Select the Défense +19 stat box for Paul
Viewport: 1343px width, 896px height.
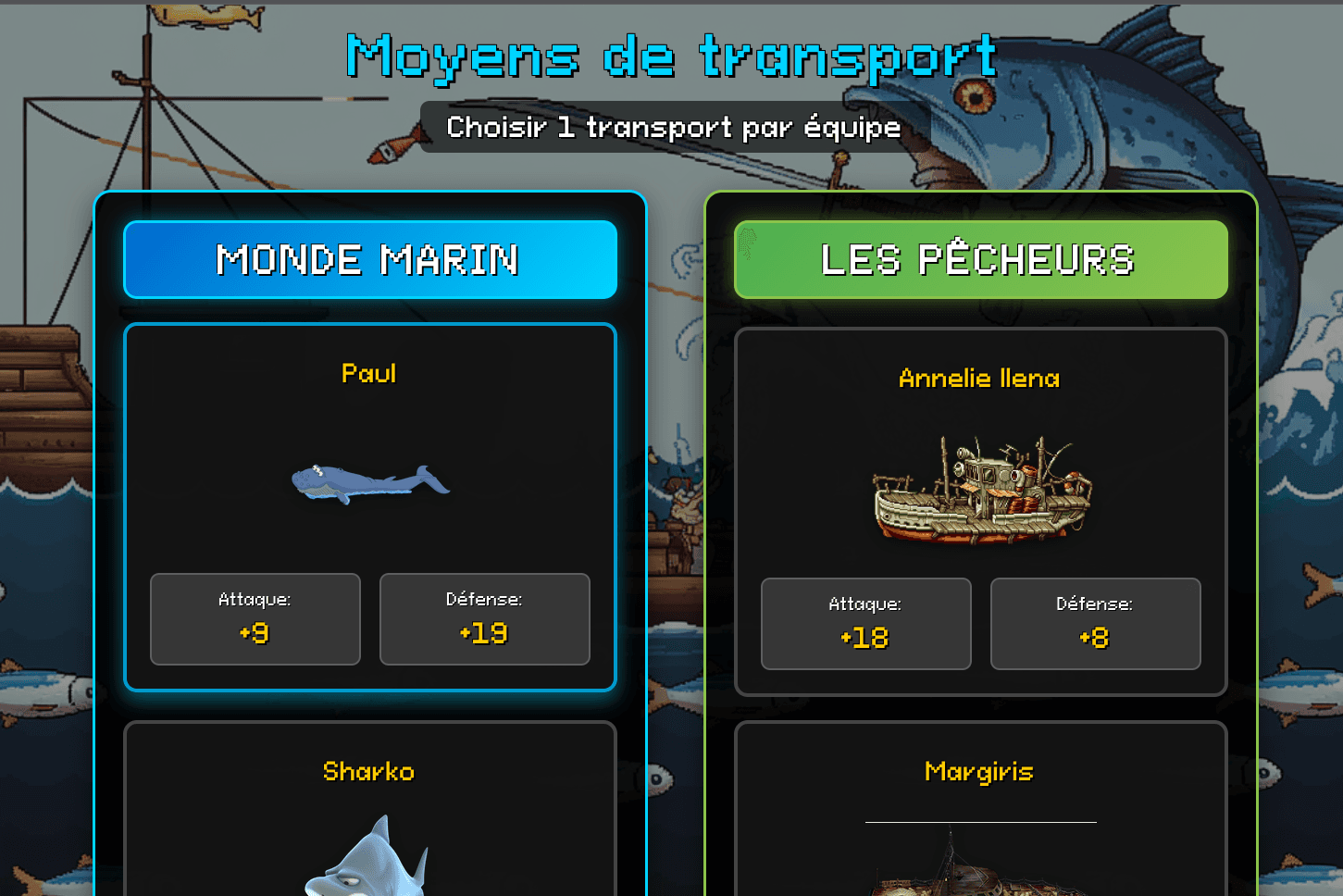pos(484,619)
